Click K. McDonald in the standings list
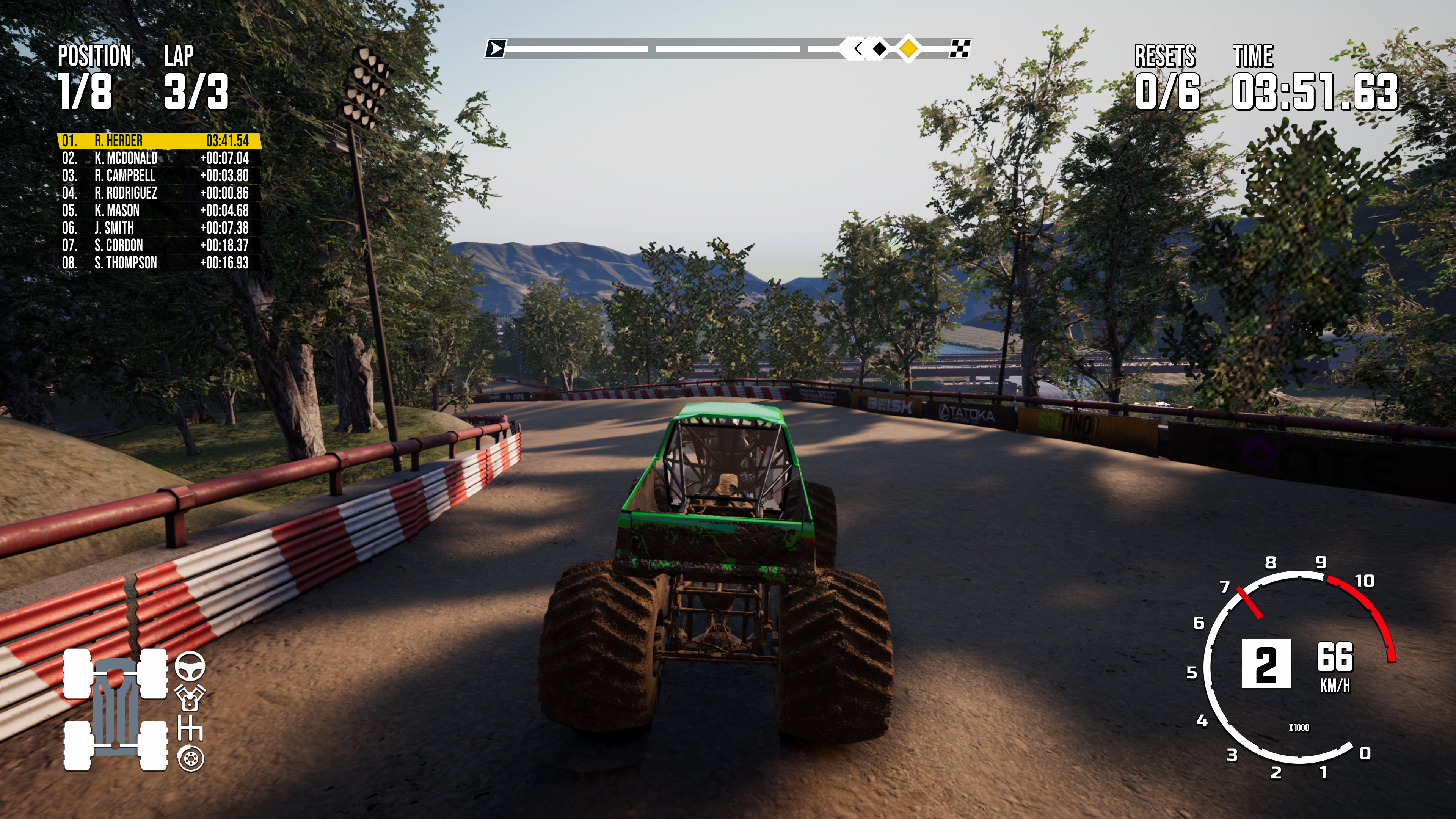 pyautogui.click(x=158, y=158)
